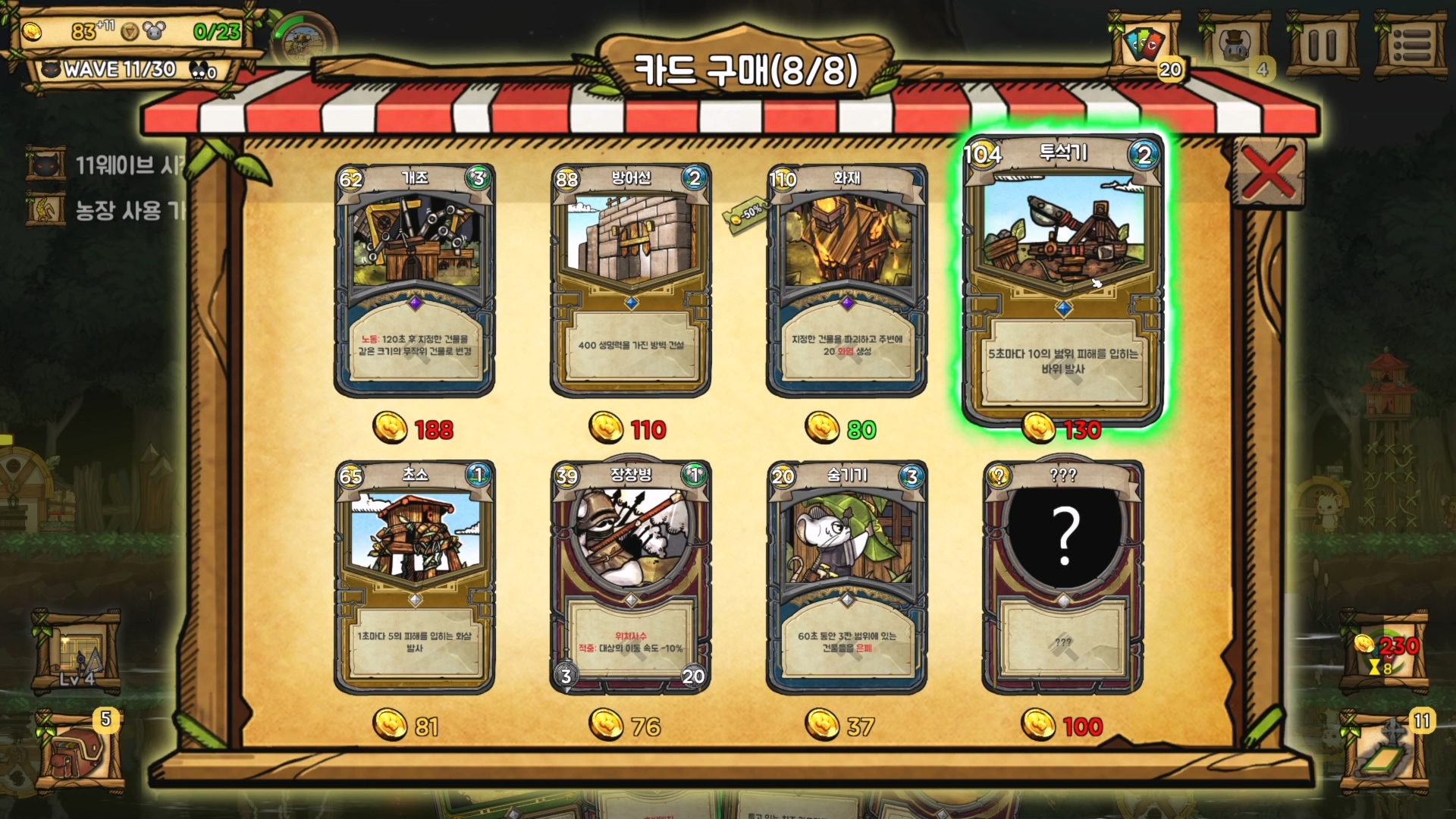
Task: Choose the 장창병 spearman card
Action: coord(630,576)
